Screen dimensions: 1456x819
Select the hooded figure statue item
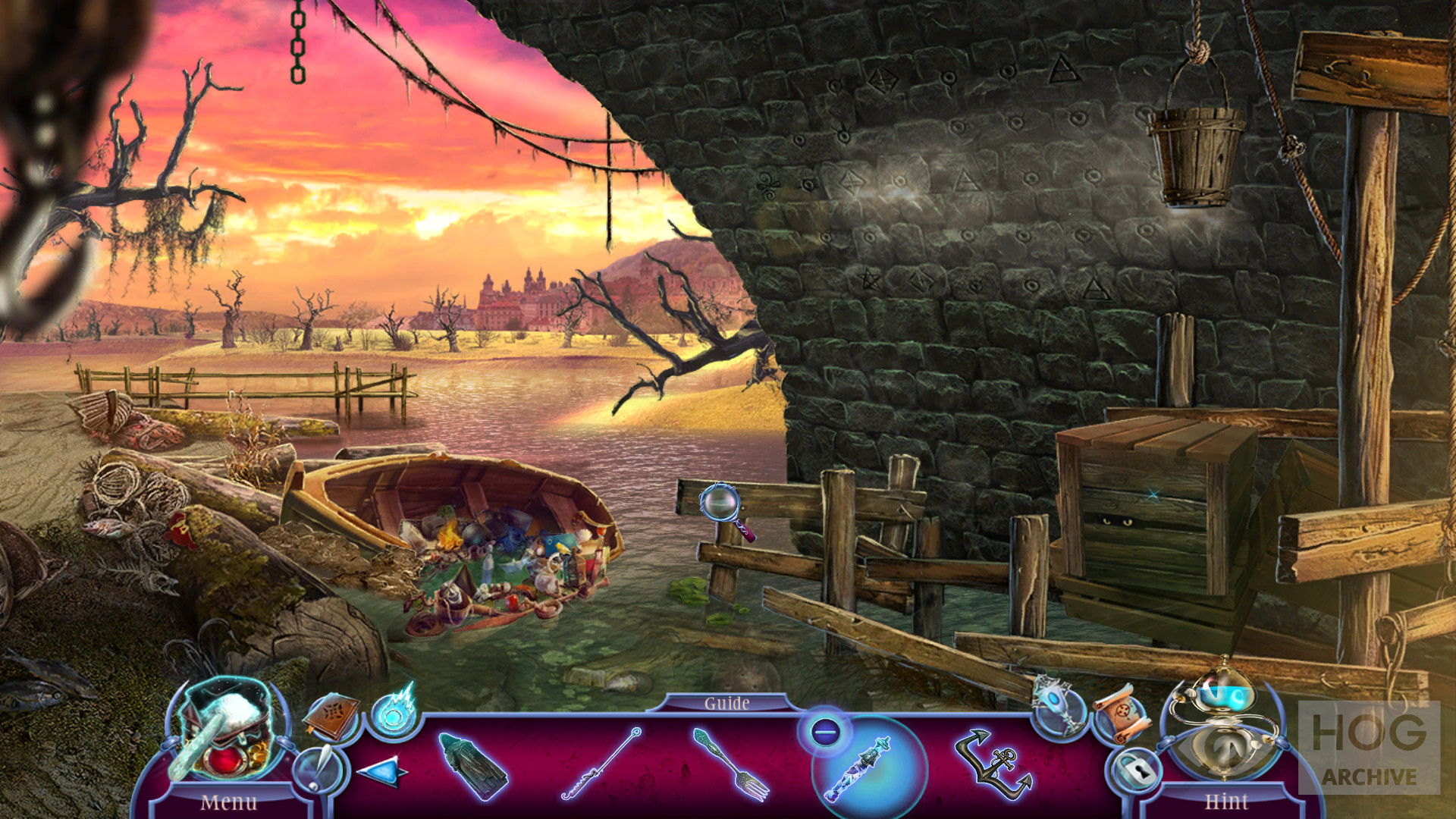[x=470, y=764]
